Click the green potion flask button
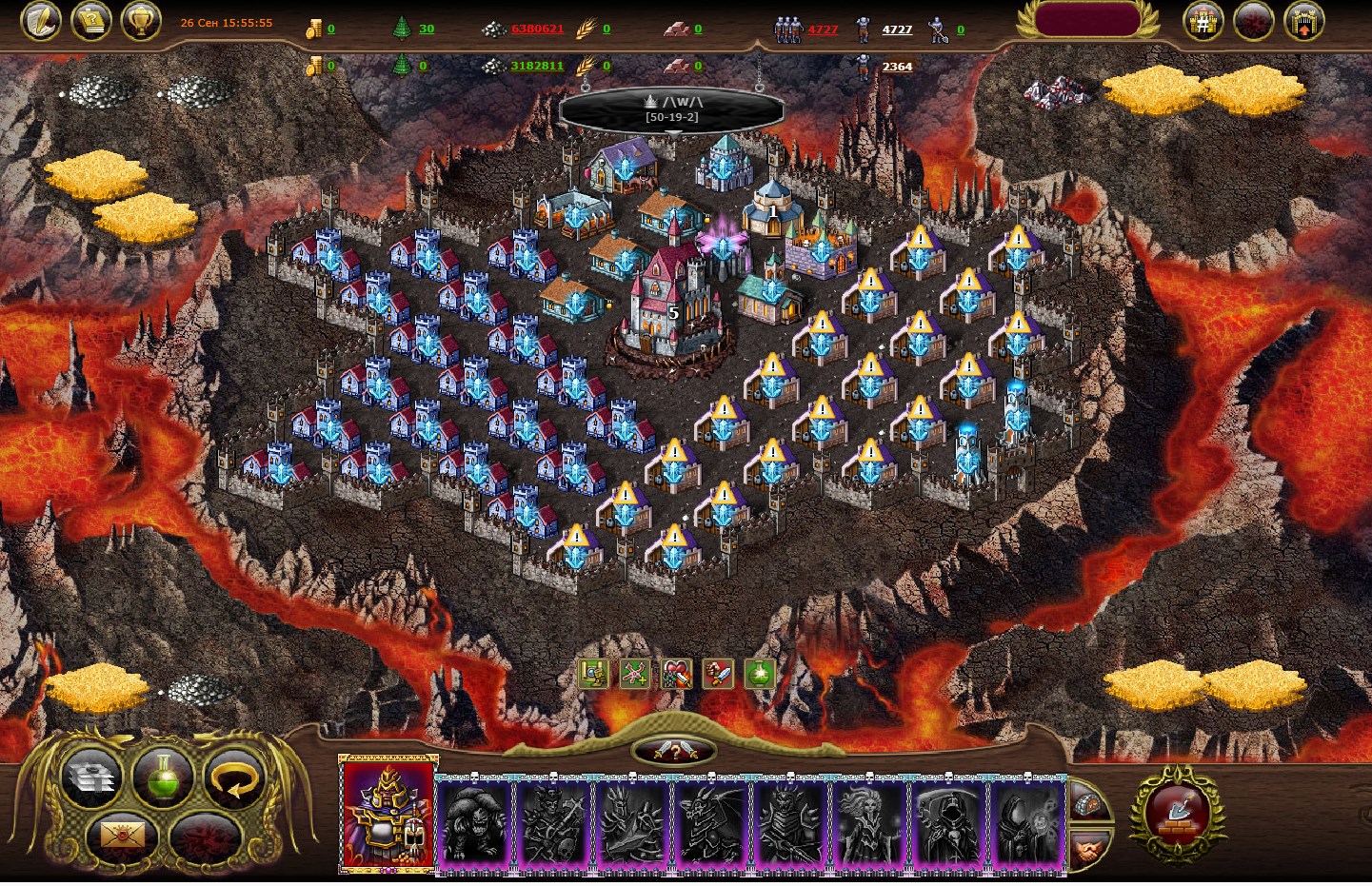This screenshot has height=886, width=1372. point(163,776)
